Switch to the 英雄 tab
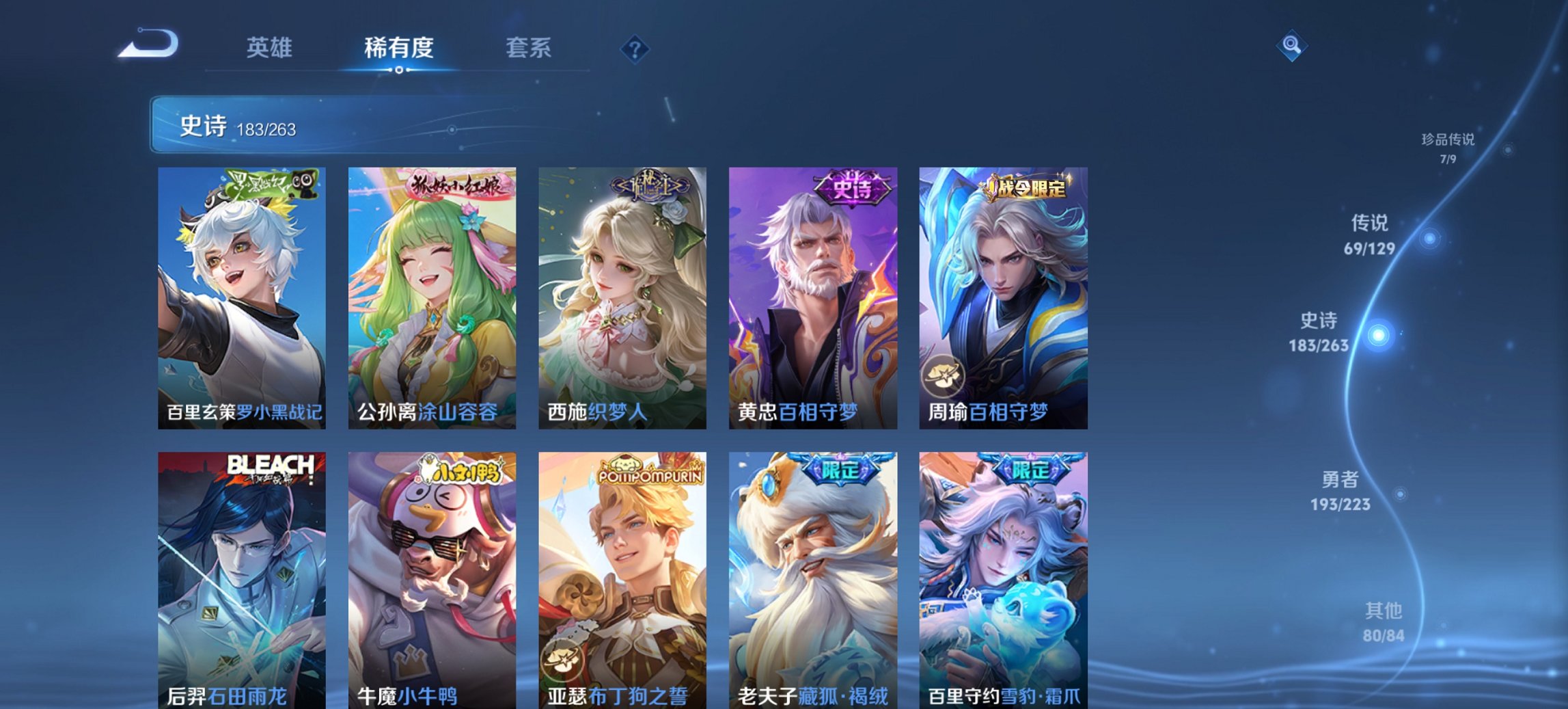1568x709 pixels. tap(271, 48)
